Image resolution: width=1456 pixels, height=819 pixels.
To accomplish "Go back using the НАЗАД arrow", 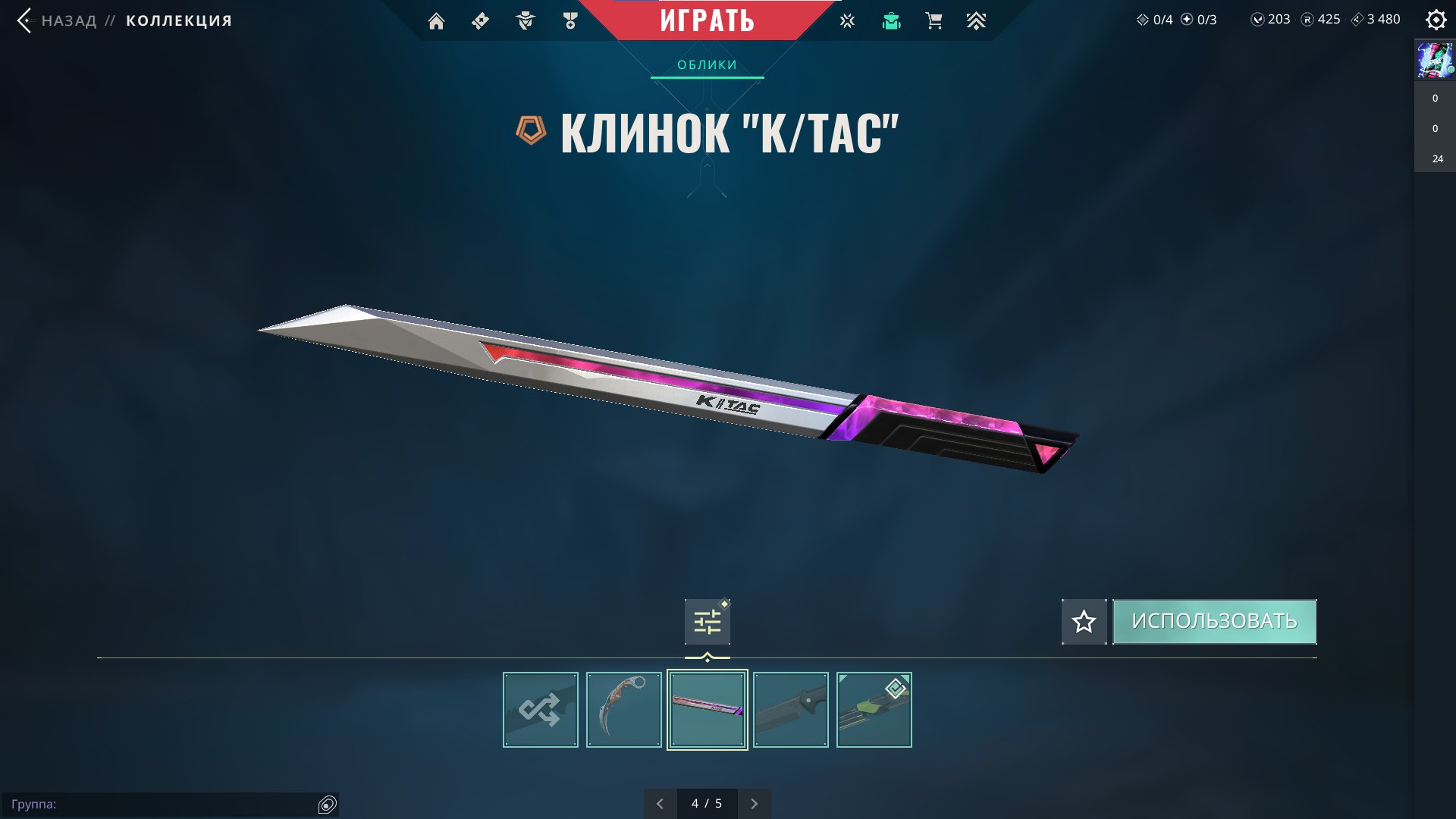I will click(25, 20).
